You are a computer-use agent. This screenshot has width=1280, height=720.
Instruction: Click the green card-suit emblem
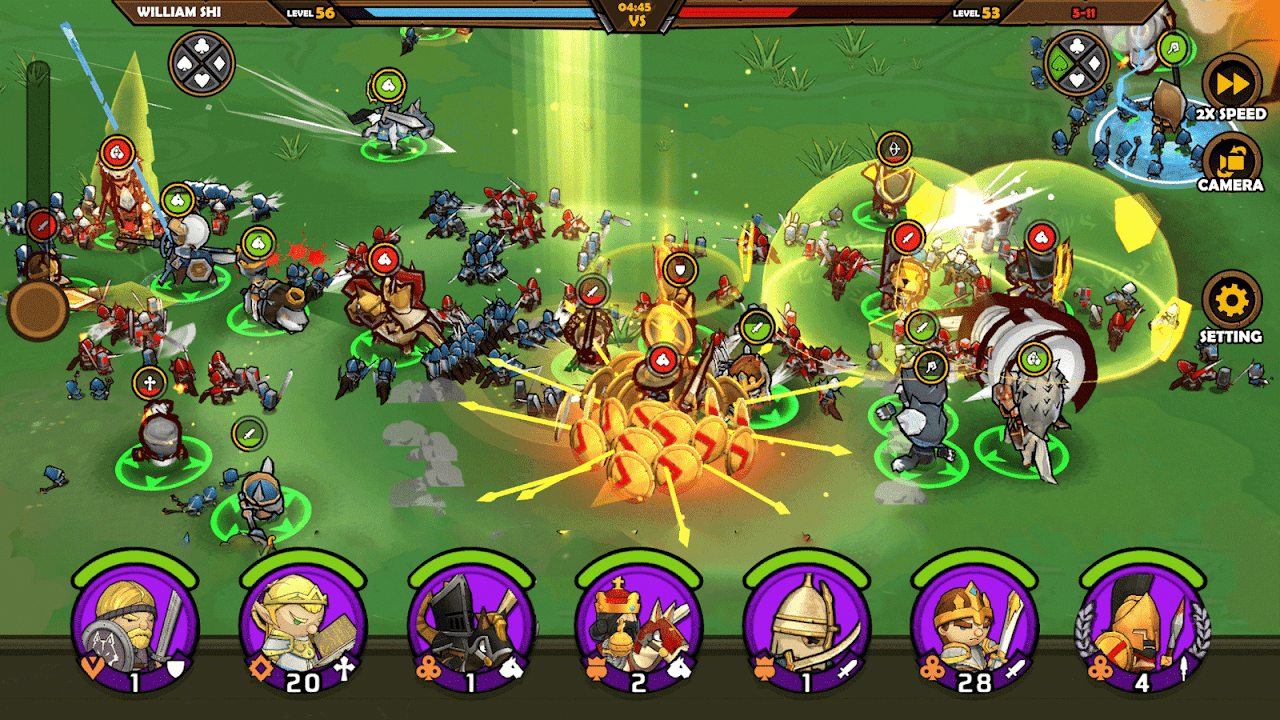(x=1076, y=63)
